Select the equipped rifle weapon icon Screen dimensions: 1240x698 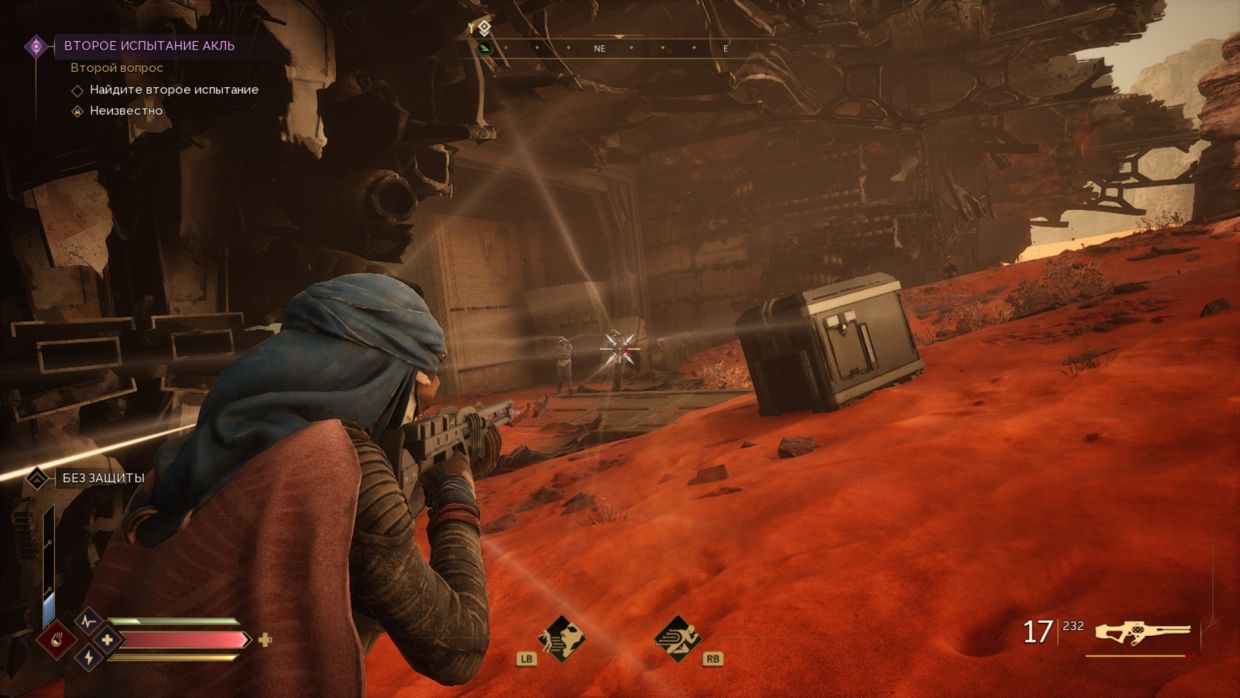tap(1143, 632)
